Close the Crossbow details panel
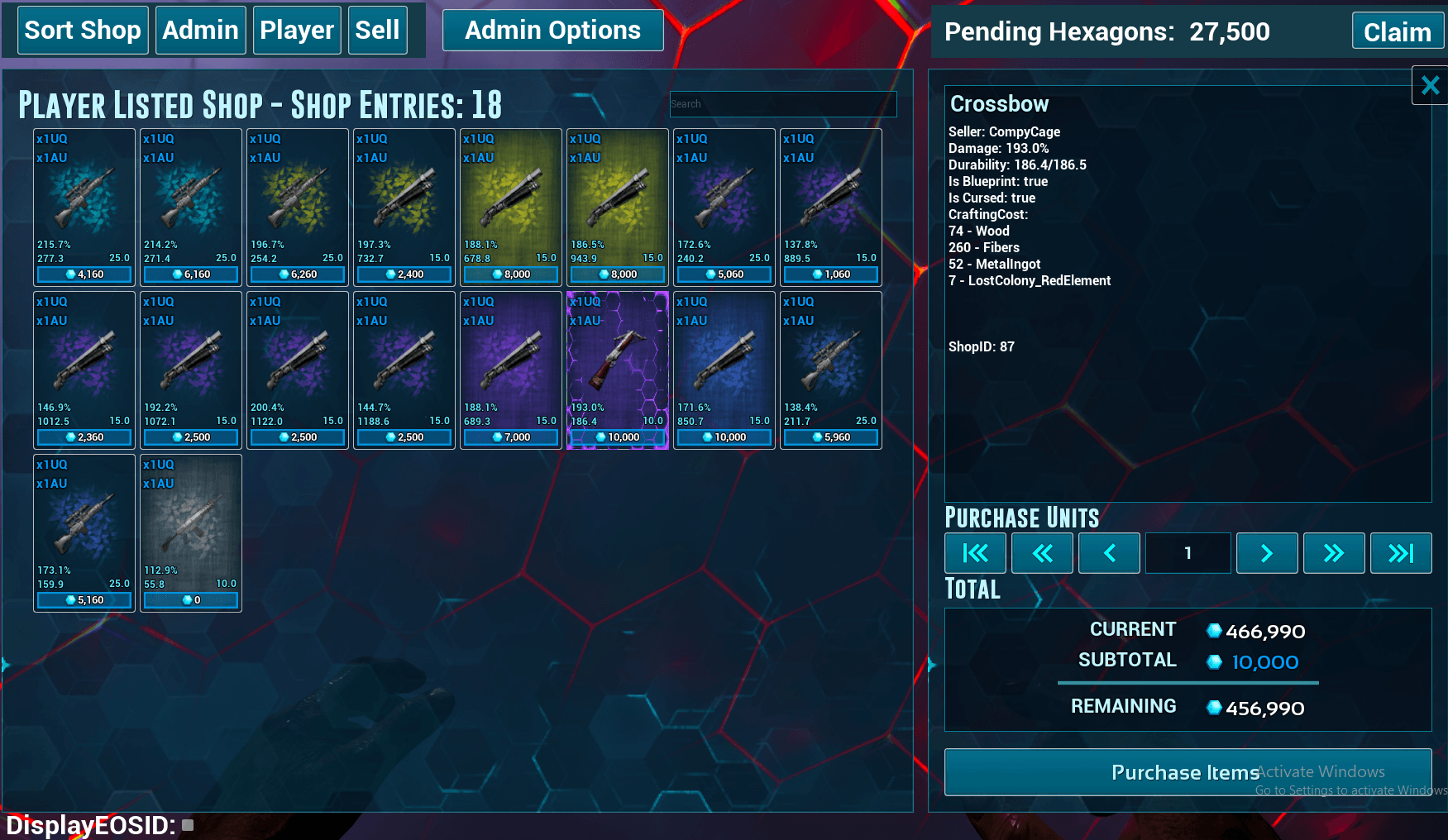Screen dimensions: 1448x840 coord(1430,85)
